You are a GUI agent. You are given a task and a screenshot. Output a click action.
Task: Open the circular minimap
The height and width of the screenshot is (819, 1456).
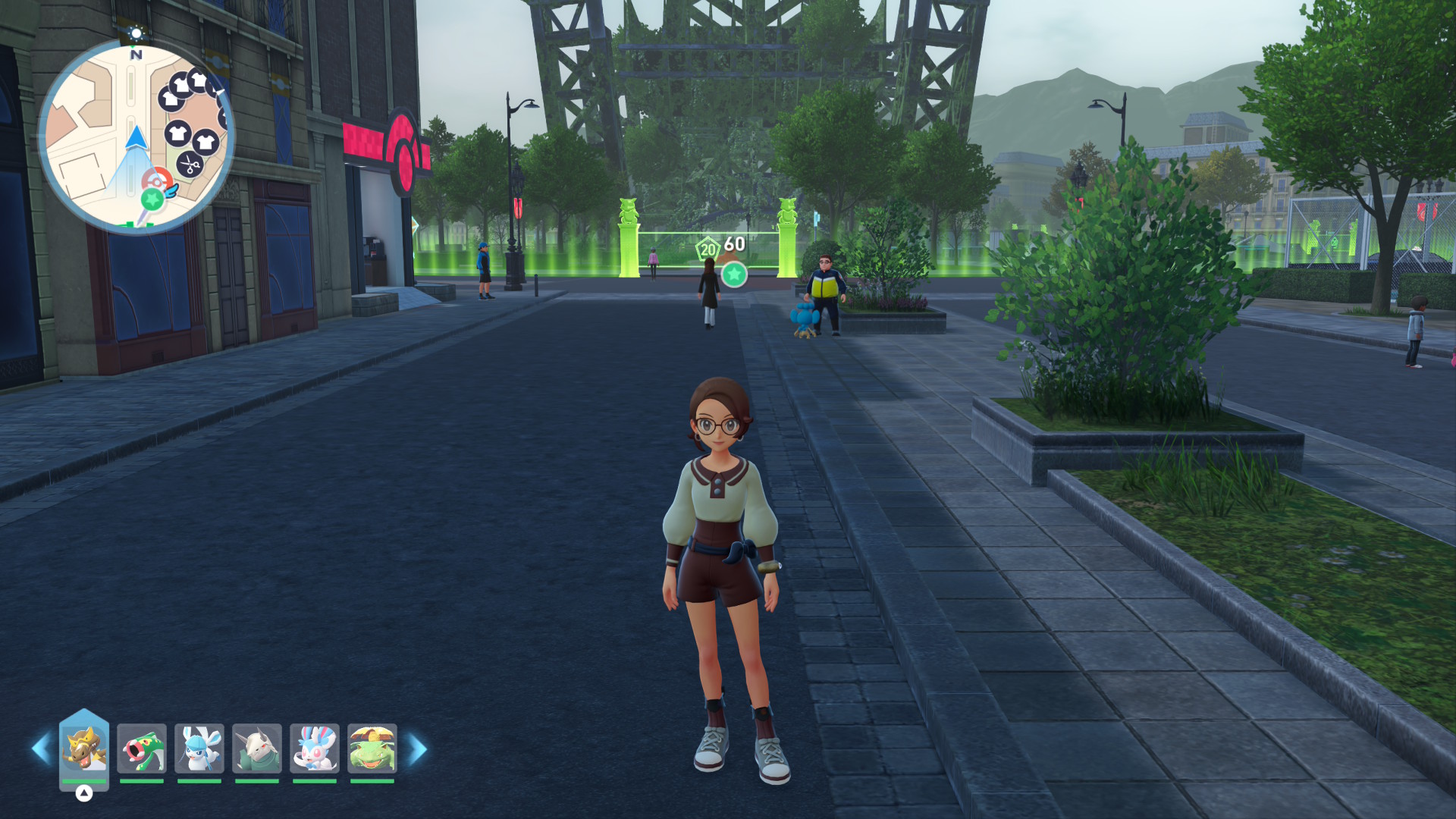pyautogui.click(x=136, y=136)
